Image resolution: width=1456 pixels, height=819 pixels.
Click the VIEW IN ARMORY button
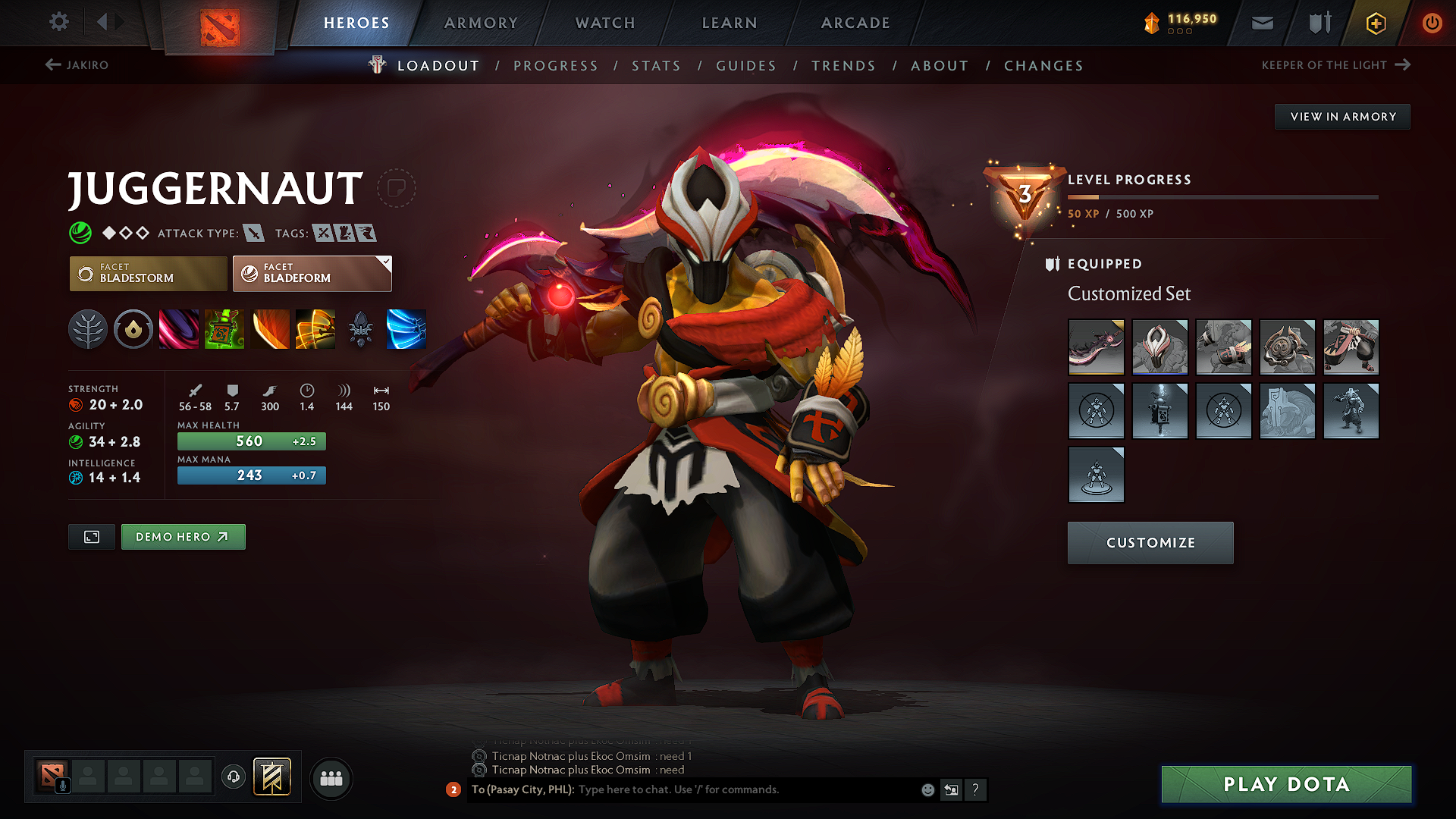coord(1342,116)
